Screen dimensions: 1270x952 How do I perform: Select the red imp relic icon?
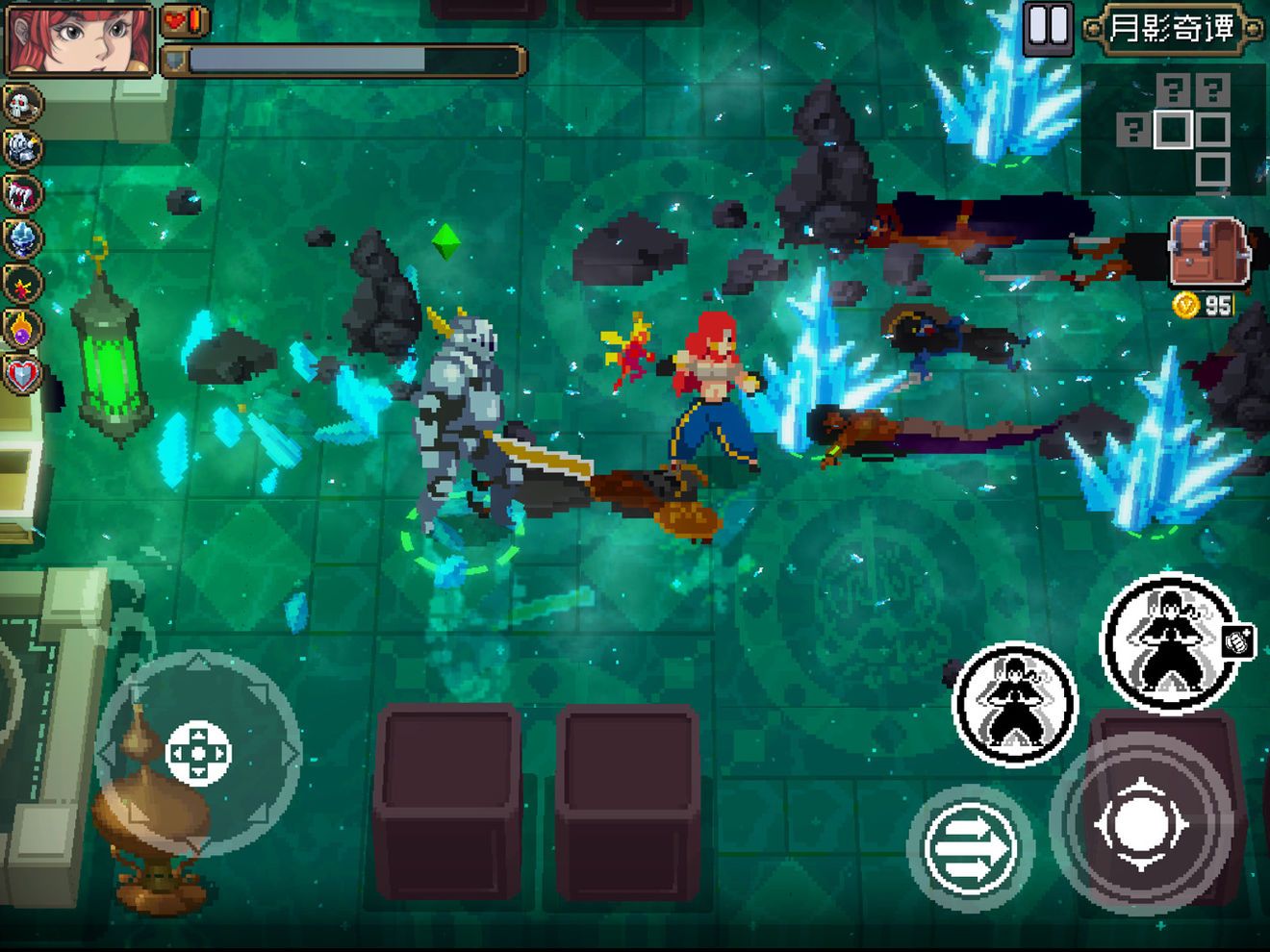[22, 285]
